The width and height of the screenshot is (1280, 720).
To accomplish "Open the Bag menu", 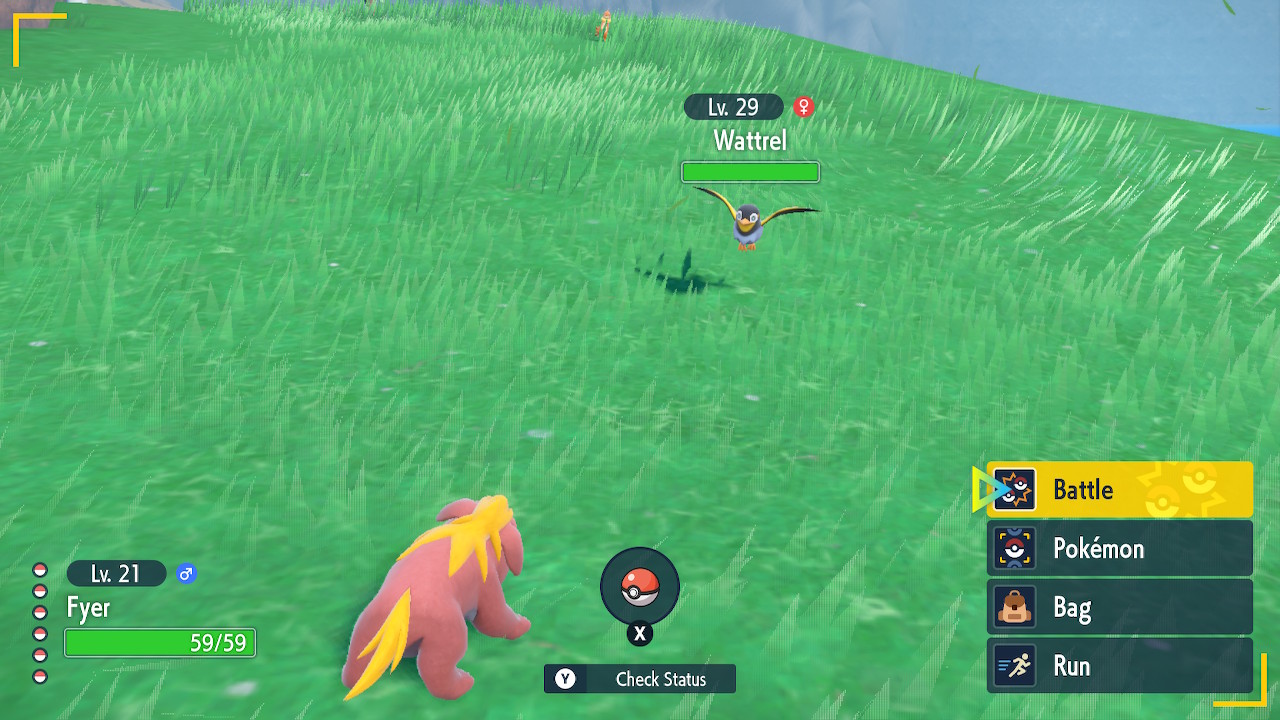I will point(1119,607).
